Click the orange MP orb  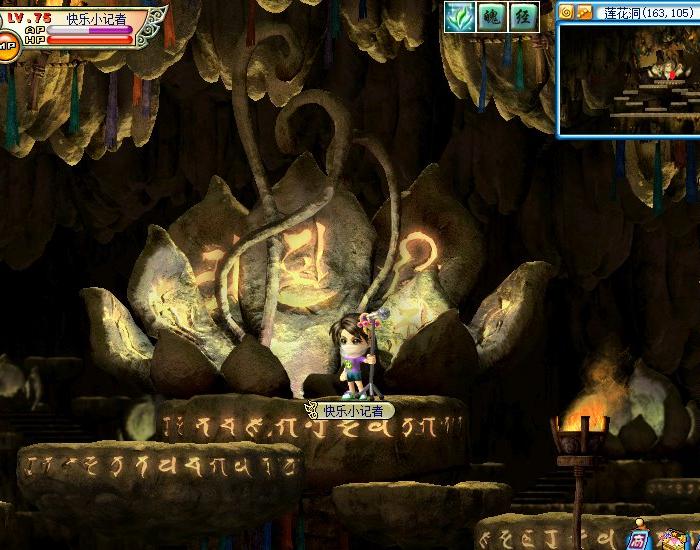[7, 43]
